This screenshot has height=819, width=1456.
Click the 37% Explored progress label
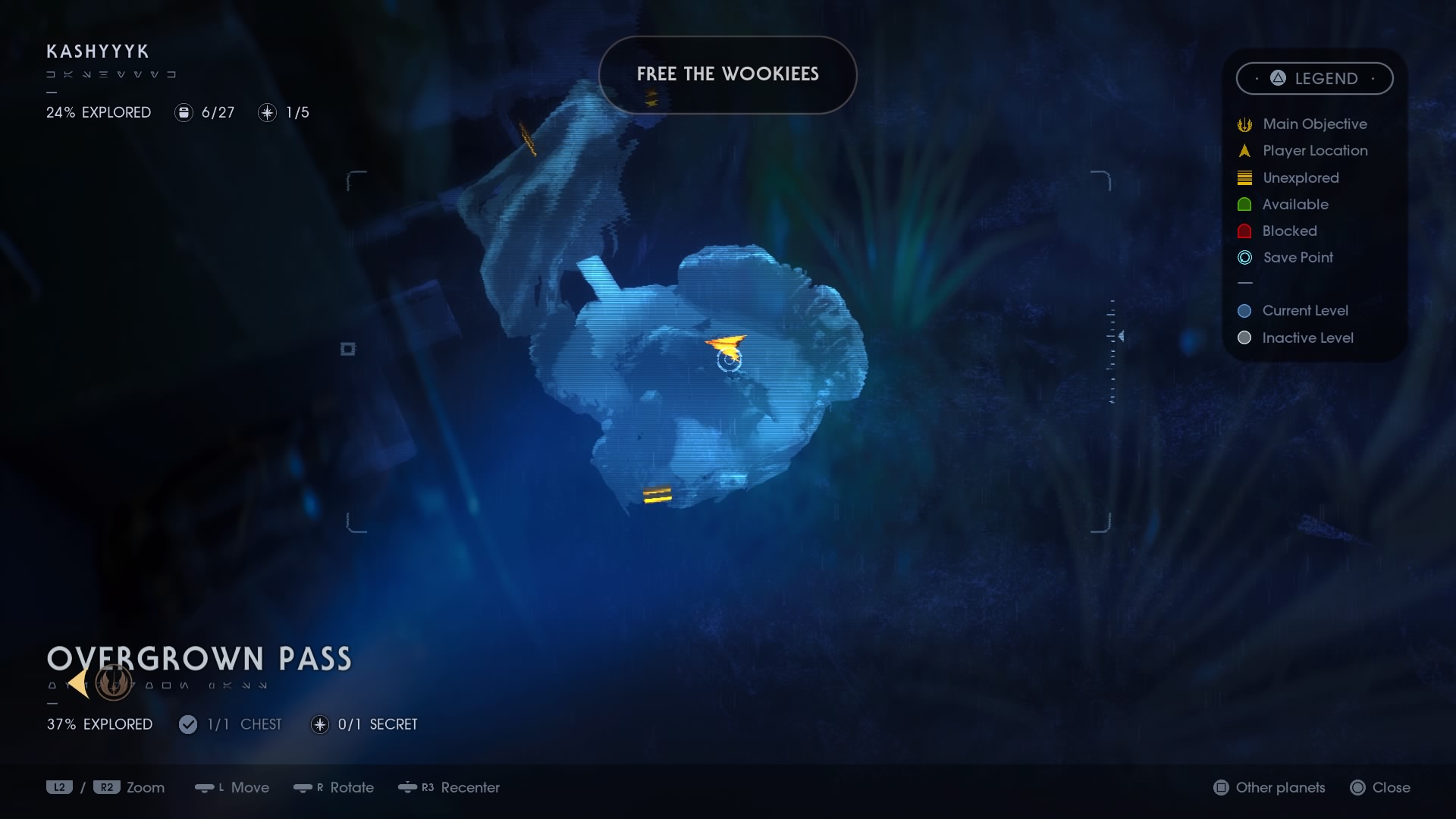click(x=99, y=724)
